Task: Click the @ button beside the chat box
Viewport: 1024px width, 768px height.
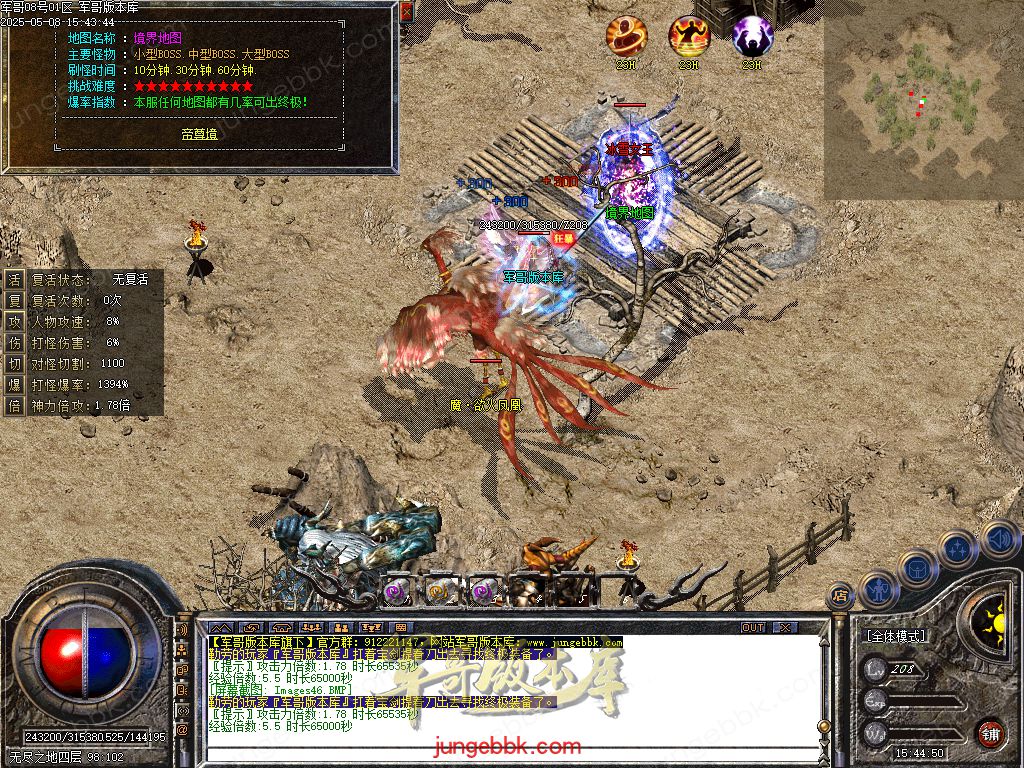Action: 182,730
